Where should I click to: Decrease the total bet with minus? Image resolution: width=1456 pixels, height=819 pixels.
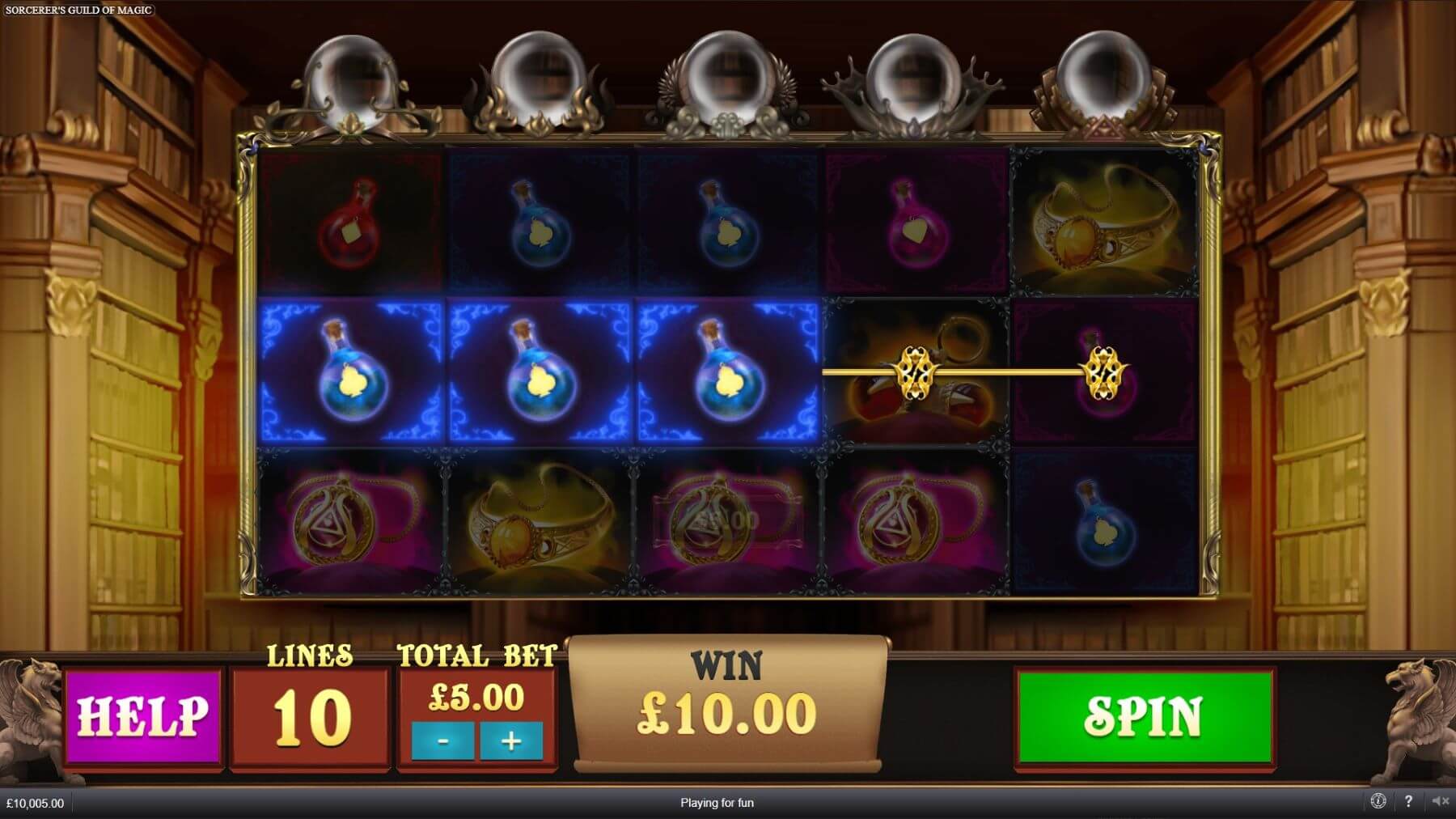(x=442, y=740)
